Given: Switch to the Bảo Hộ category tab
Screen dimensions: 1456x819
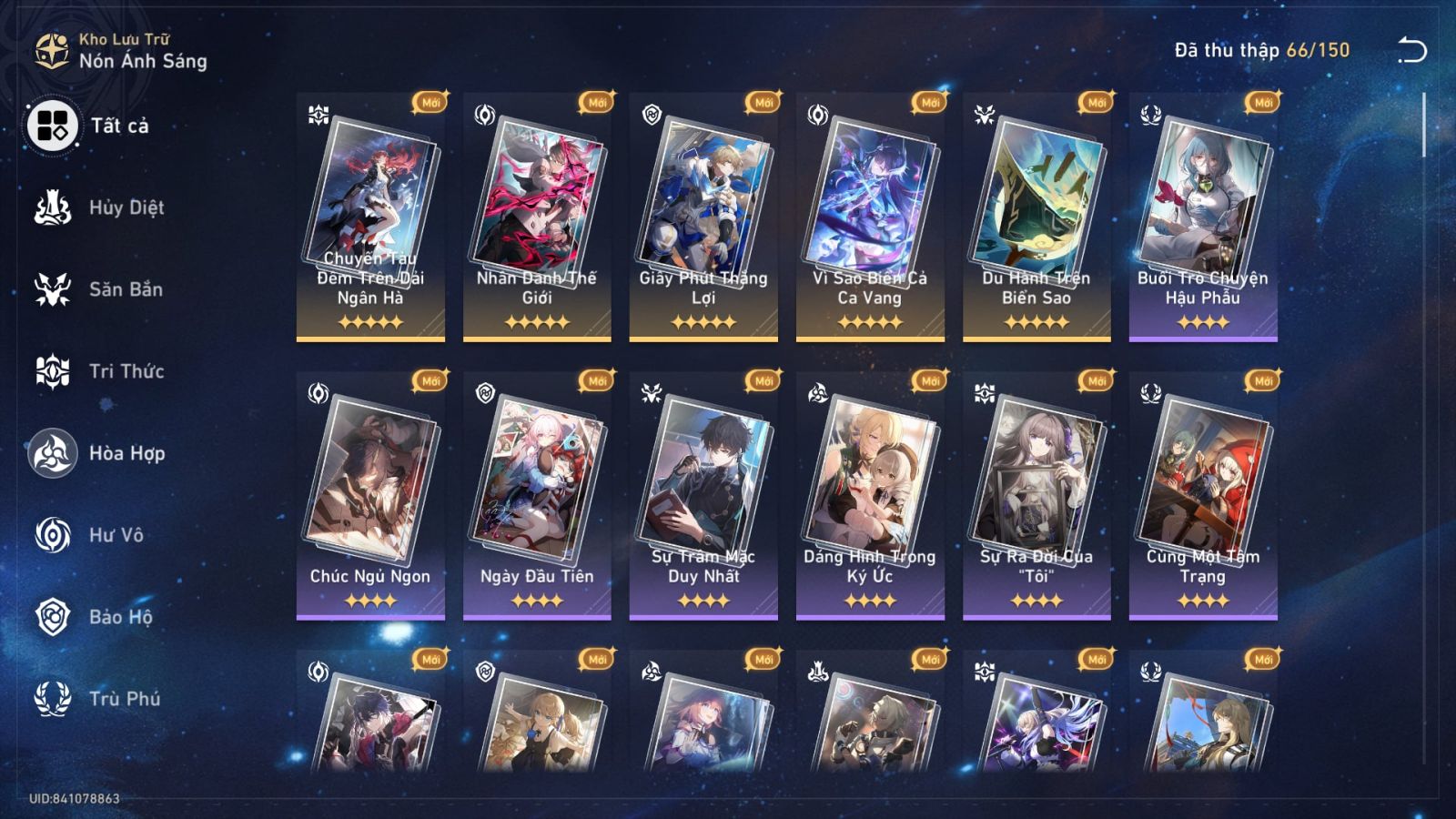Looking at the screenshot, I should click(x=100, y=617).
